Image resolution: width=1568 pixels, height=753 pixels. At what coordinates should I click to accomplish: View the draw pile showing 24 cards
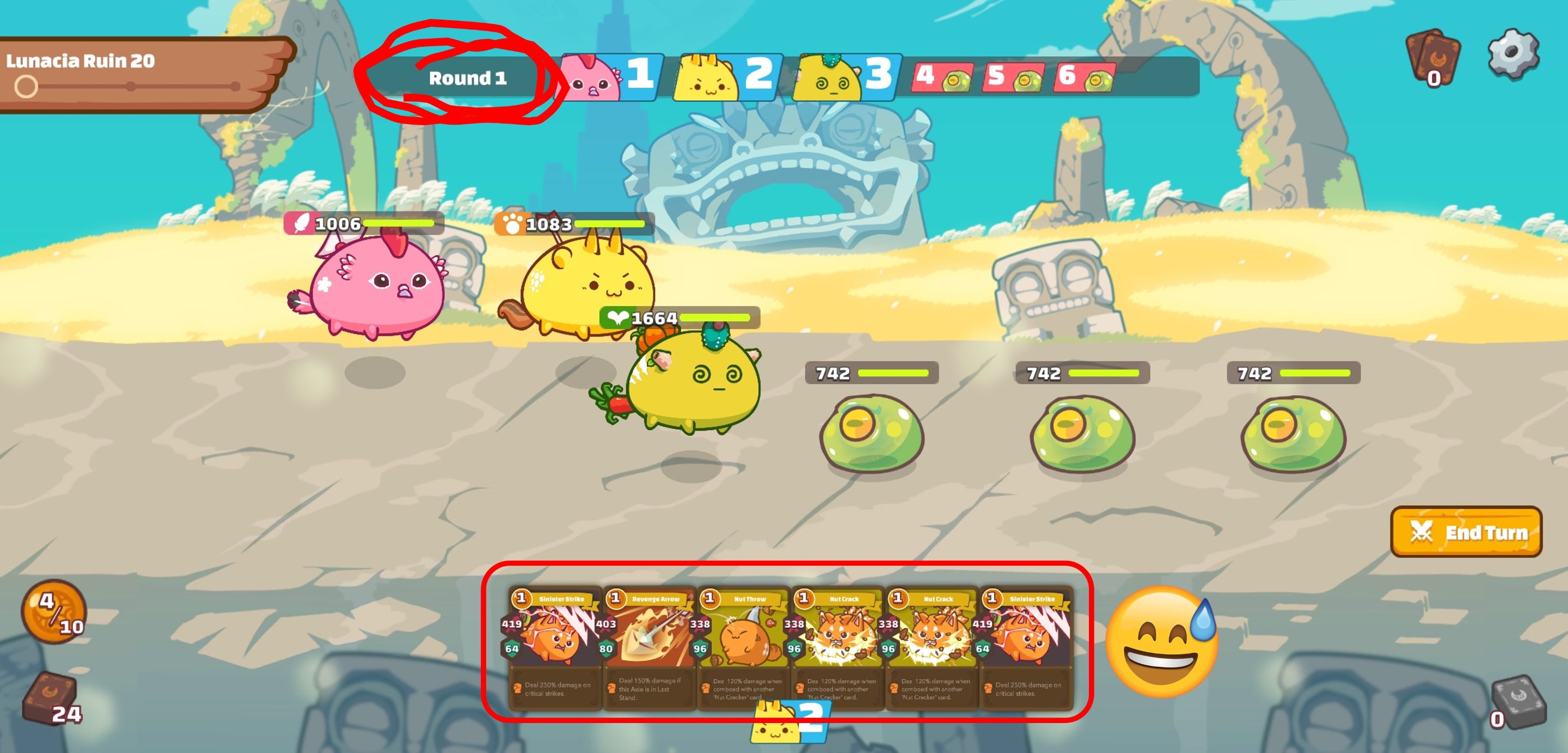pos(50,698)
